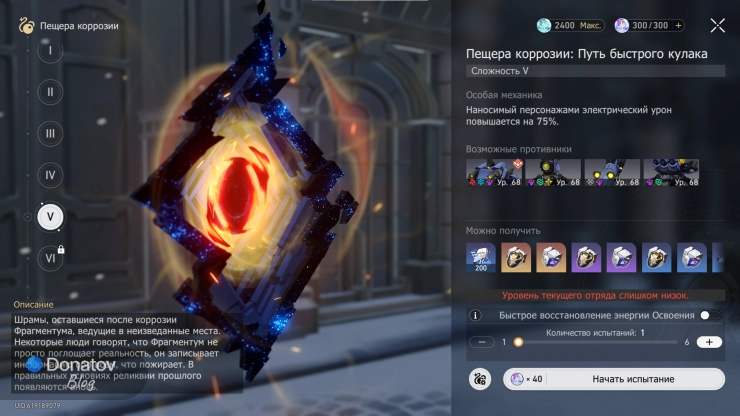Increase challenge count with the plus button
The height and width of the screenshot is (416, 740).
(709, 342)
